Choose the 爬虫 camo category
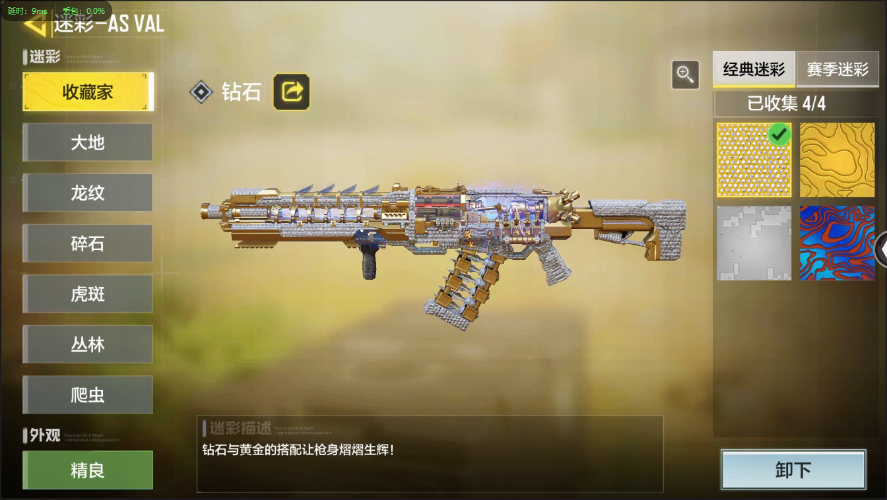The width and height of the screenshot is (887, 500). [88, 395]
